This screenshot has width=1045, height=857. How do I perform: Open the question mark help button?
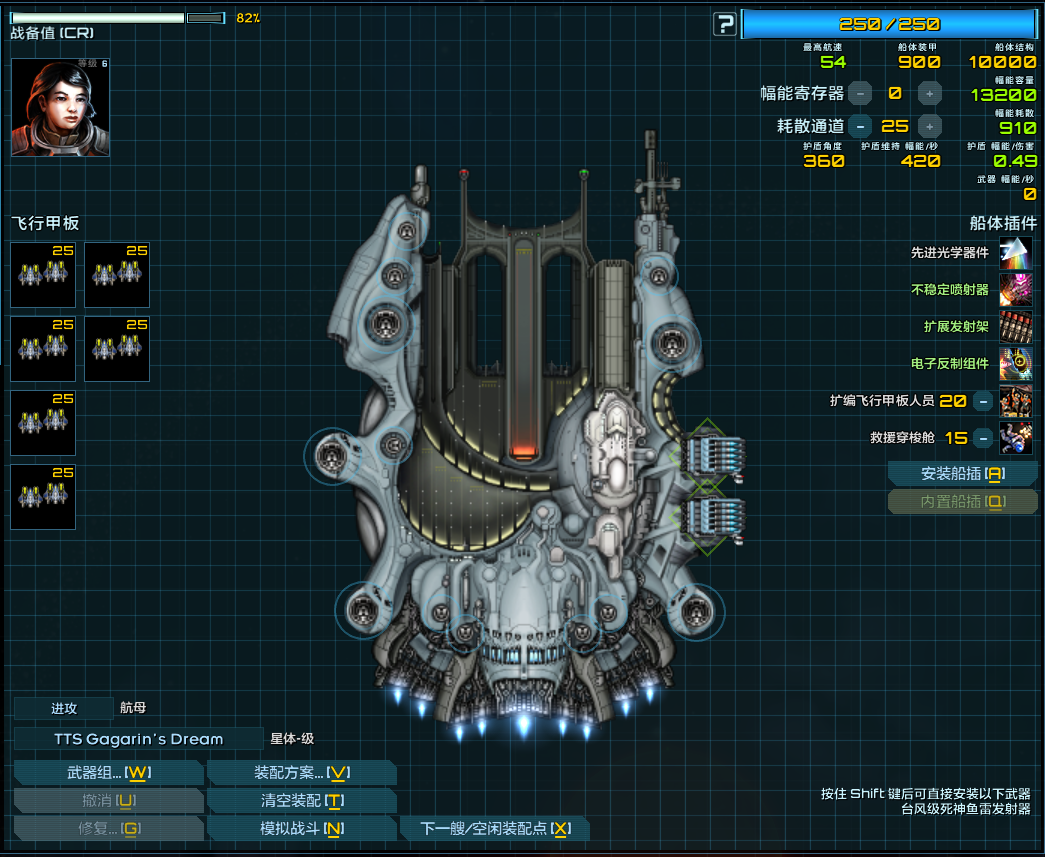click(724, 24)
